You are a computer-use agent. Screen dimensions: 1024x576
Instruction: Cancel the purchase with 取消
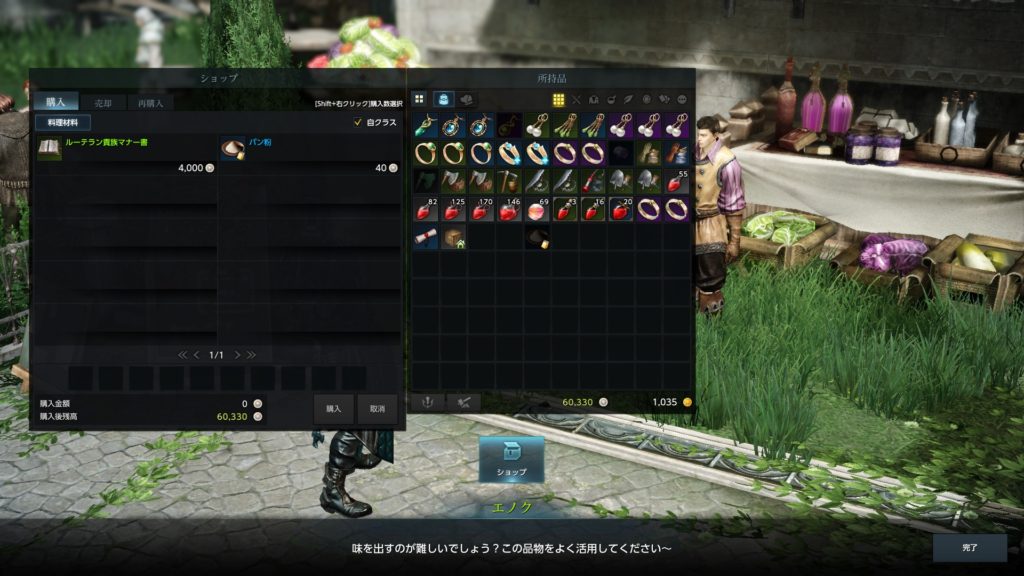click(x=377, y=408)
